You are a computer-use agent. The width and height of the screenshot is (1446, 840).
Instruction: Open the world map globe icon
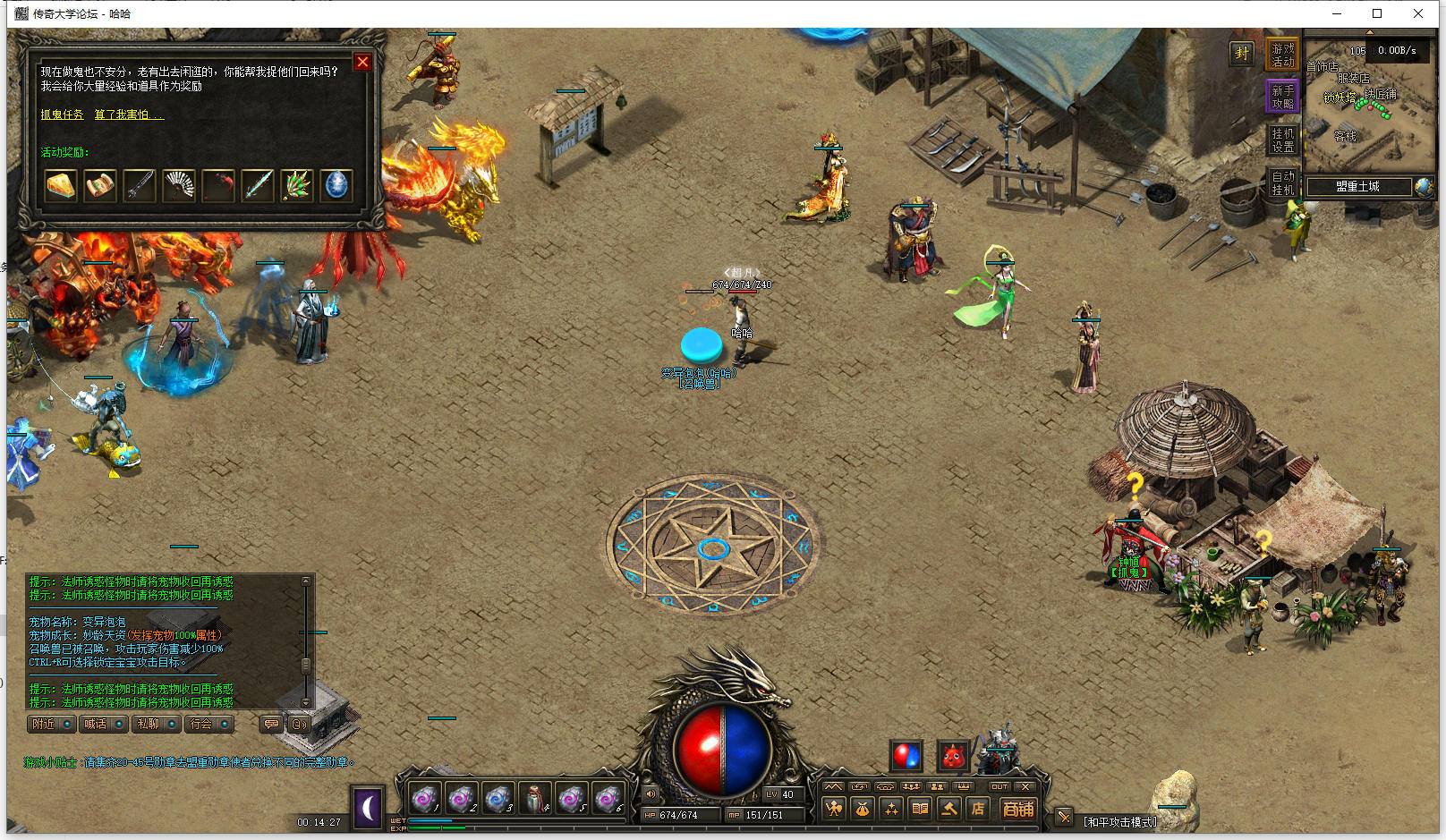(x=1423, y=187)
